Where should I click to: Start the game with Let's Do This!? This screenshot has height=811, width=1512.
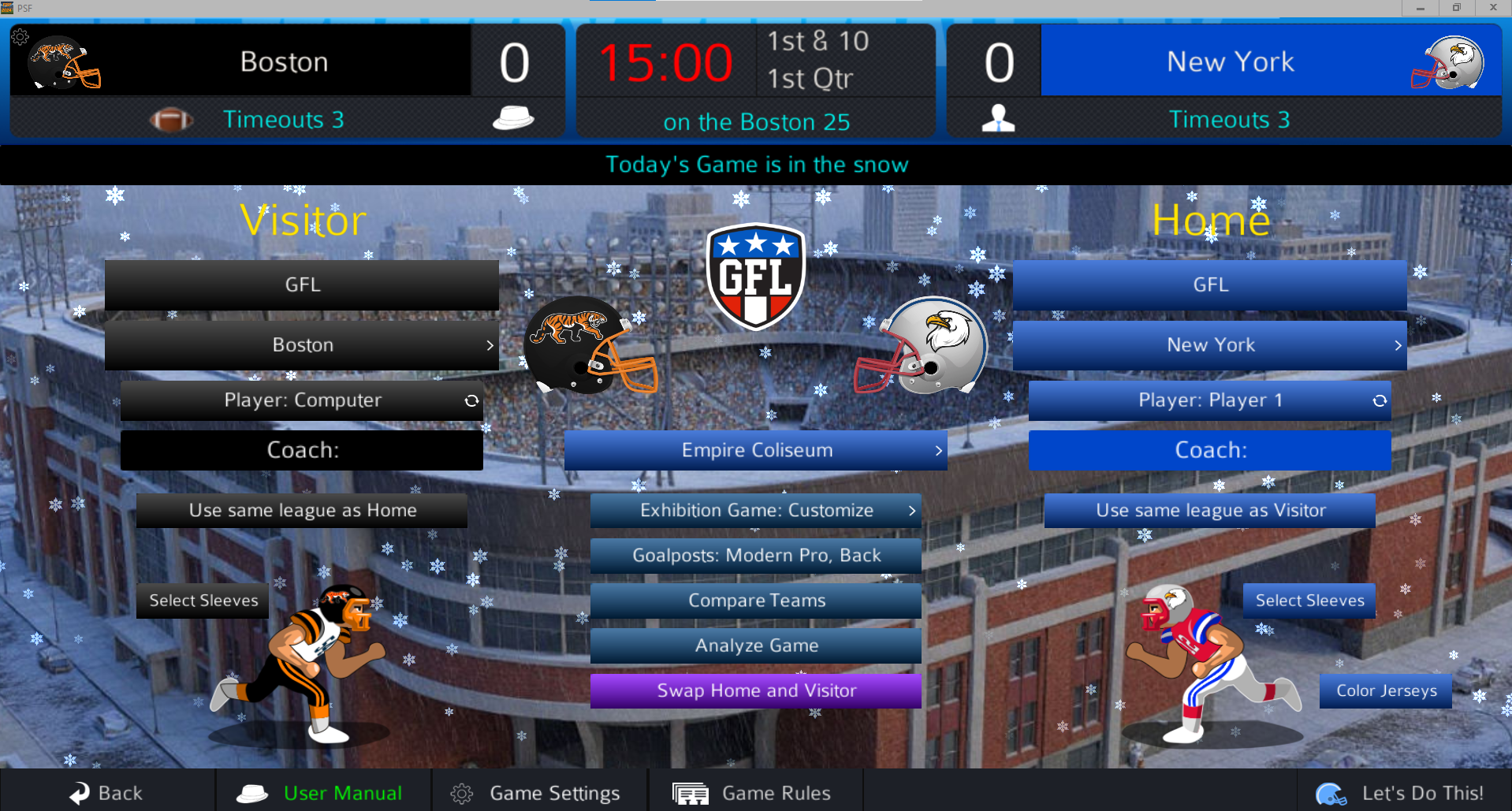coord(1403,792)
